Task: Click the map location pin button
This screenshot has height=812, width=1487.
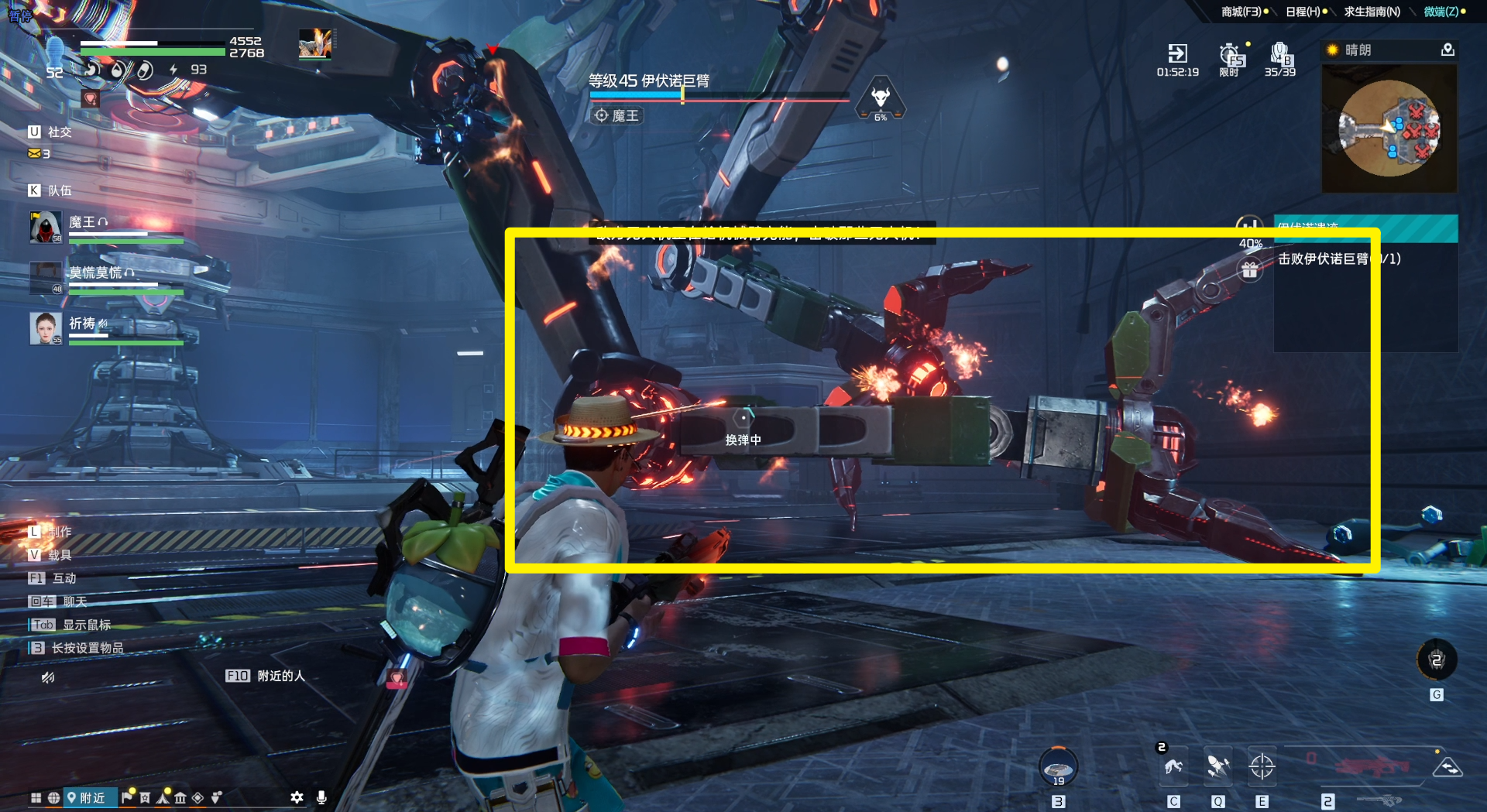Action: (x=1448, y=50)
